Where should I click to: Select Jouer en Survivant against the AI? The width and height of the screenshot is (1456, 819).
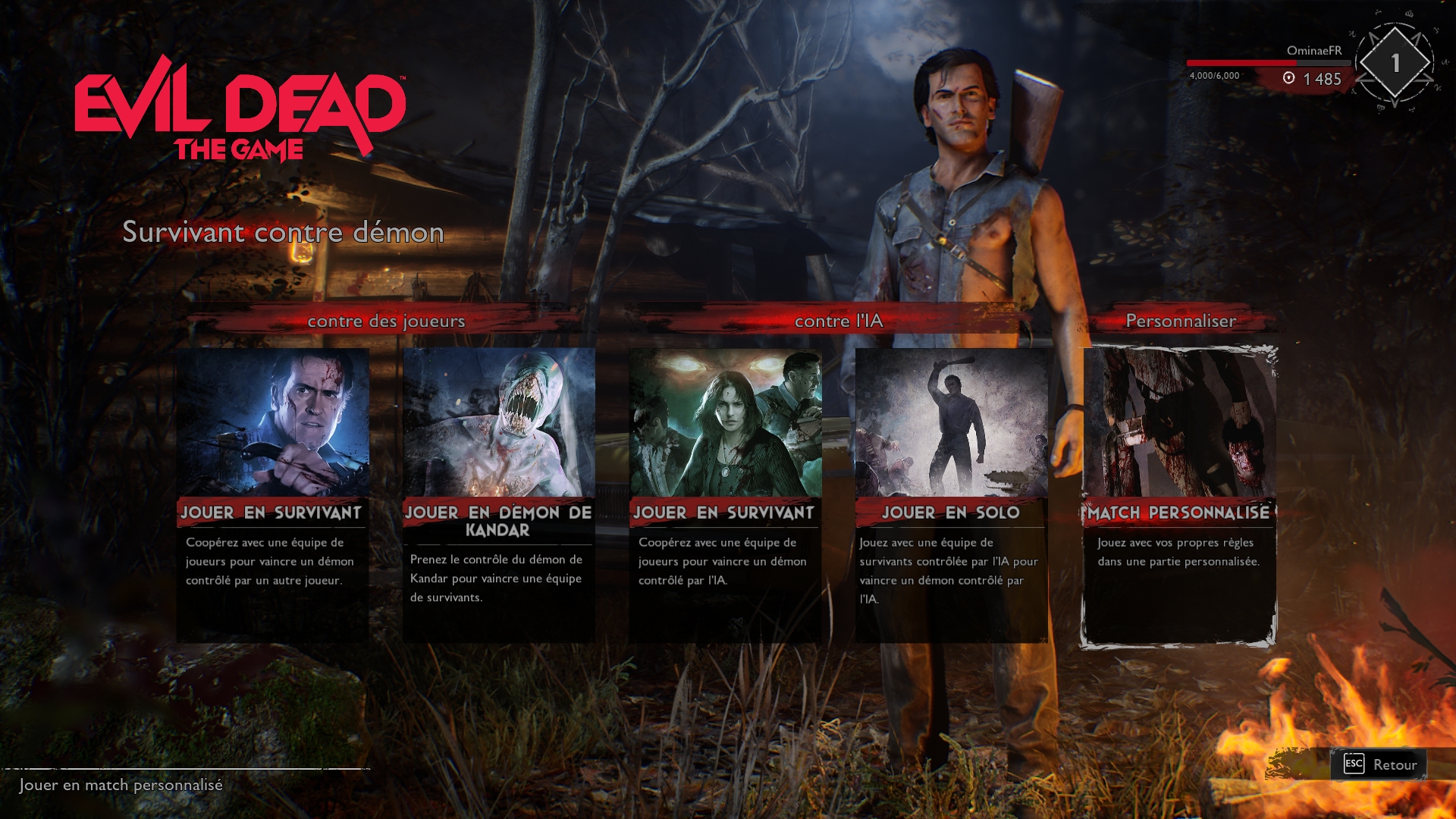point(724,494)
